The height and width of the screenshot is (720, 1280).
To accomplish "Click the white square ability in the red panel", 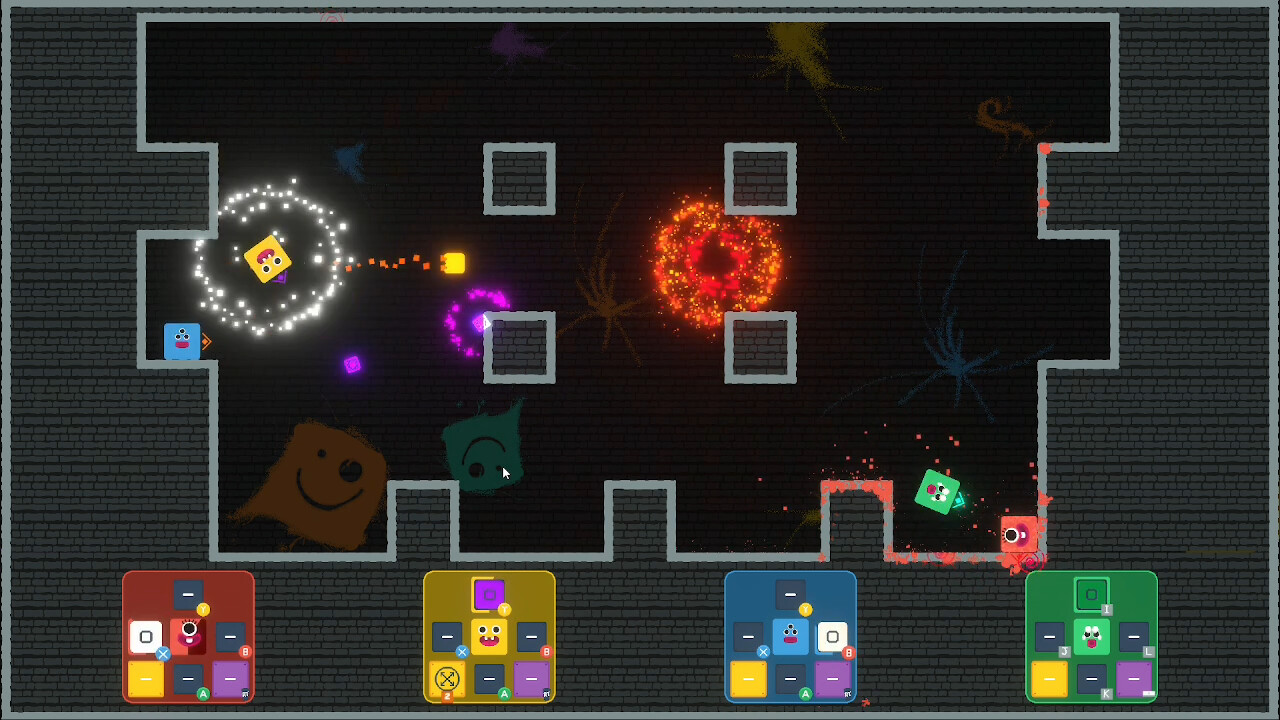I will coord(146,637).
